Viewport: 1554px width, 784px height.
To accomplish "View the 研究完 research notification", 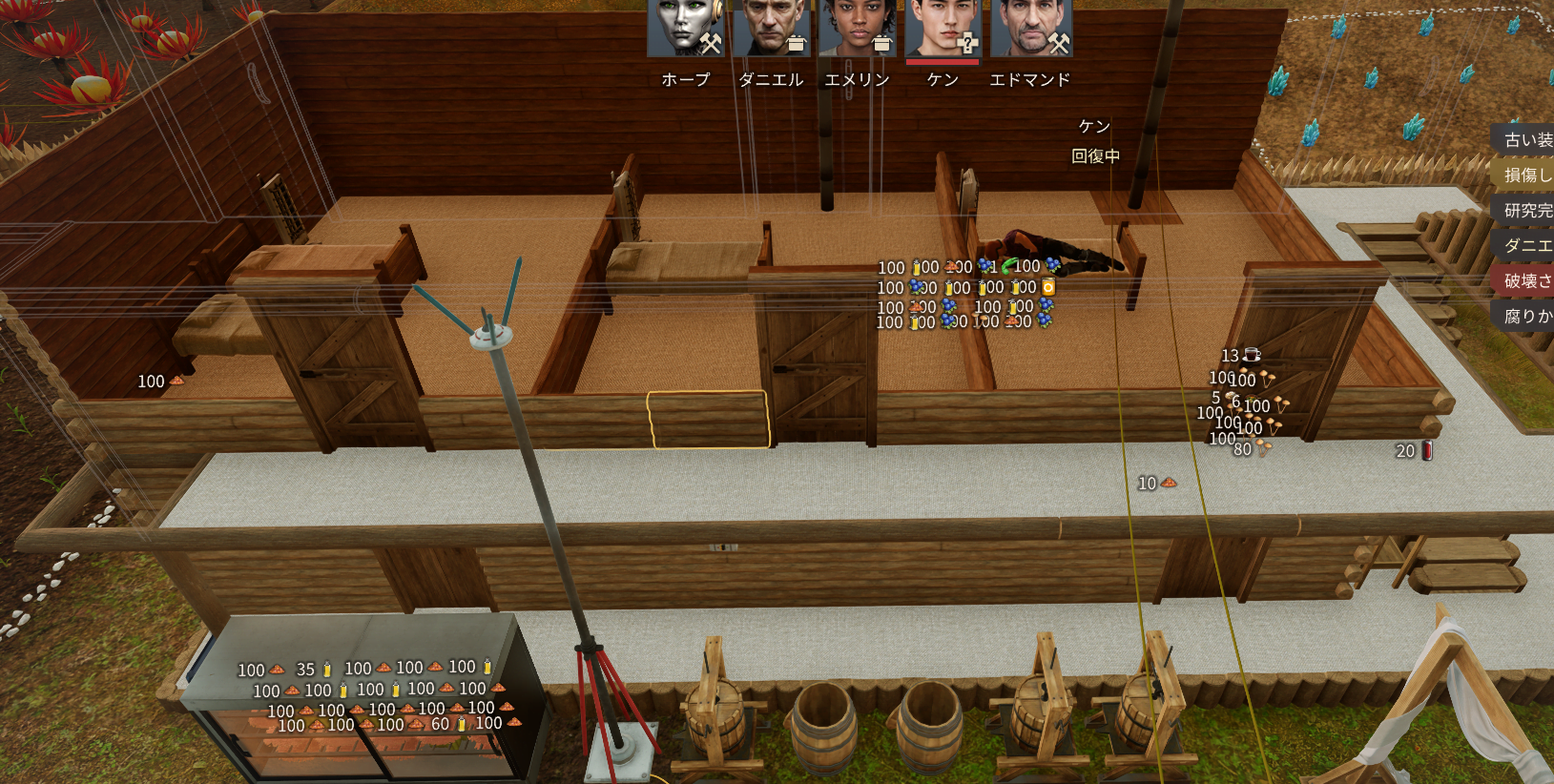I will pos(1526,211).
